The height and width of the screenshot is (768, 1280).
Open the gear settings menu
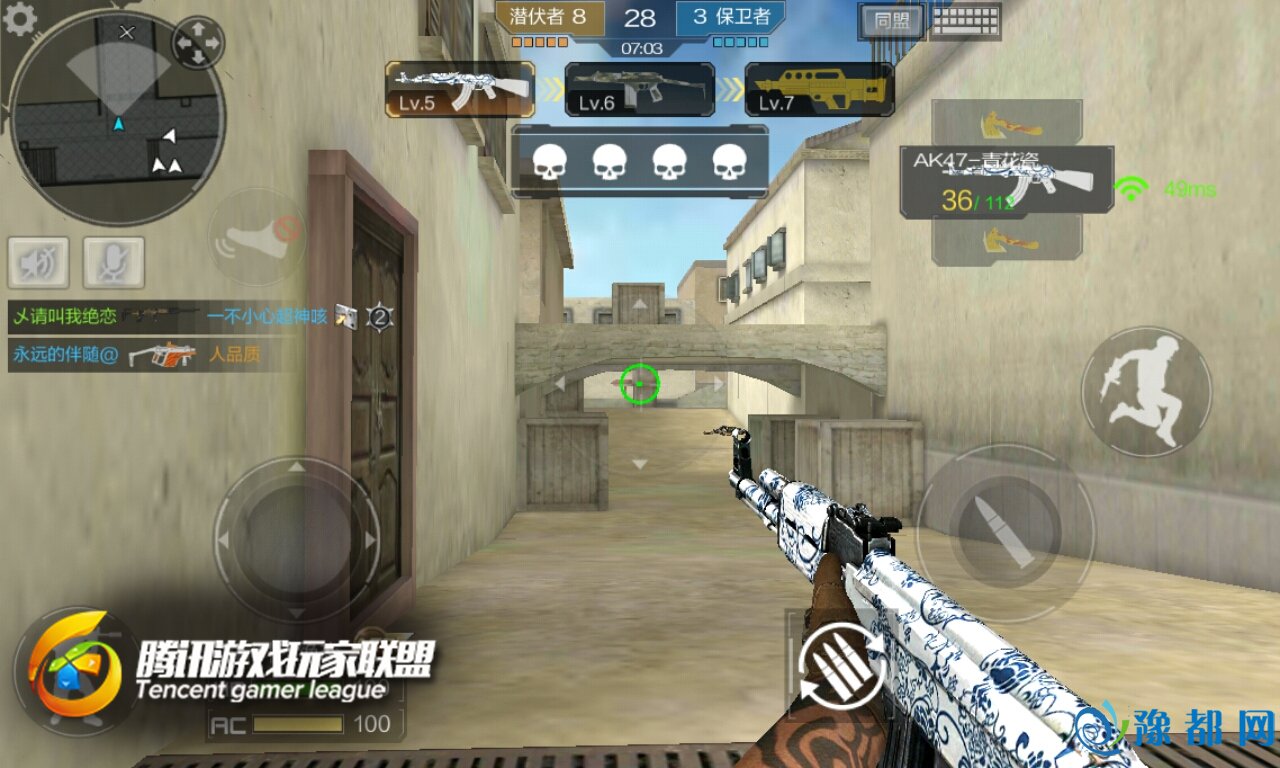click(x=19, y=18)
